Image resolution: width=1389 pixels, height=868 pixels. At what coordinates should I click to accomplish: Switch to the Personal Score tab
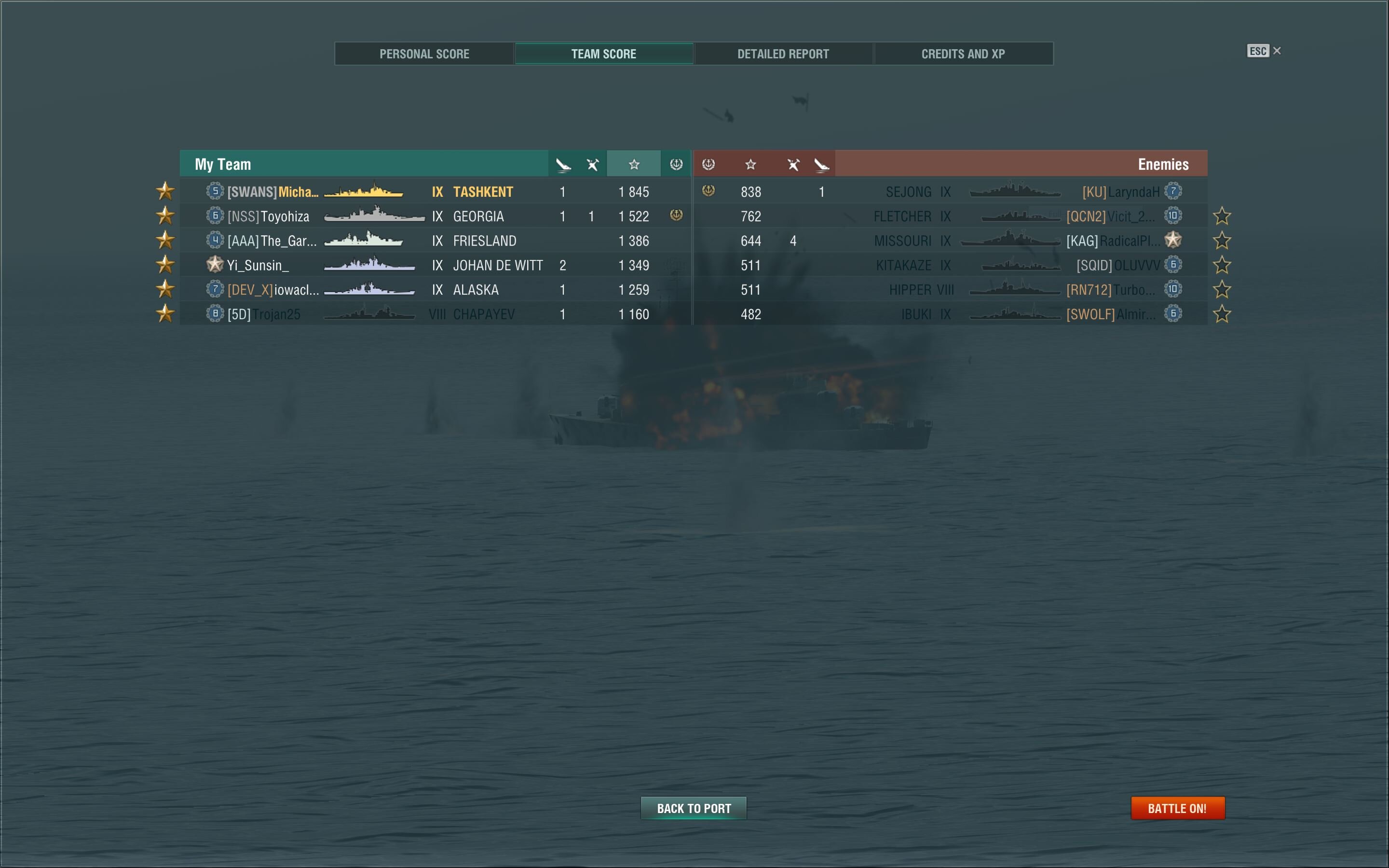pyautogui.click(x=424, y=54)
